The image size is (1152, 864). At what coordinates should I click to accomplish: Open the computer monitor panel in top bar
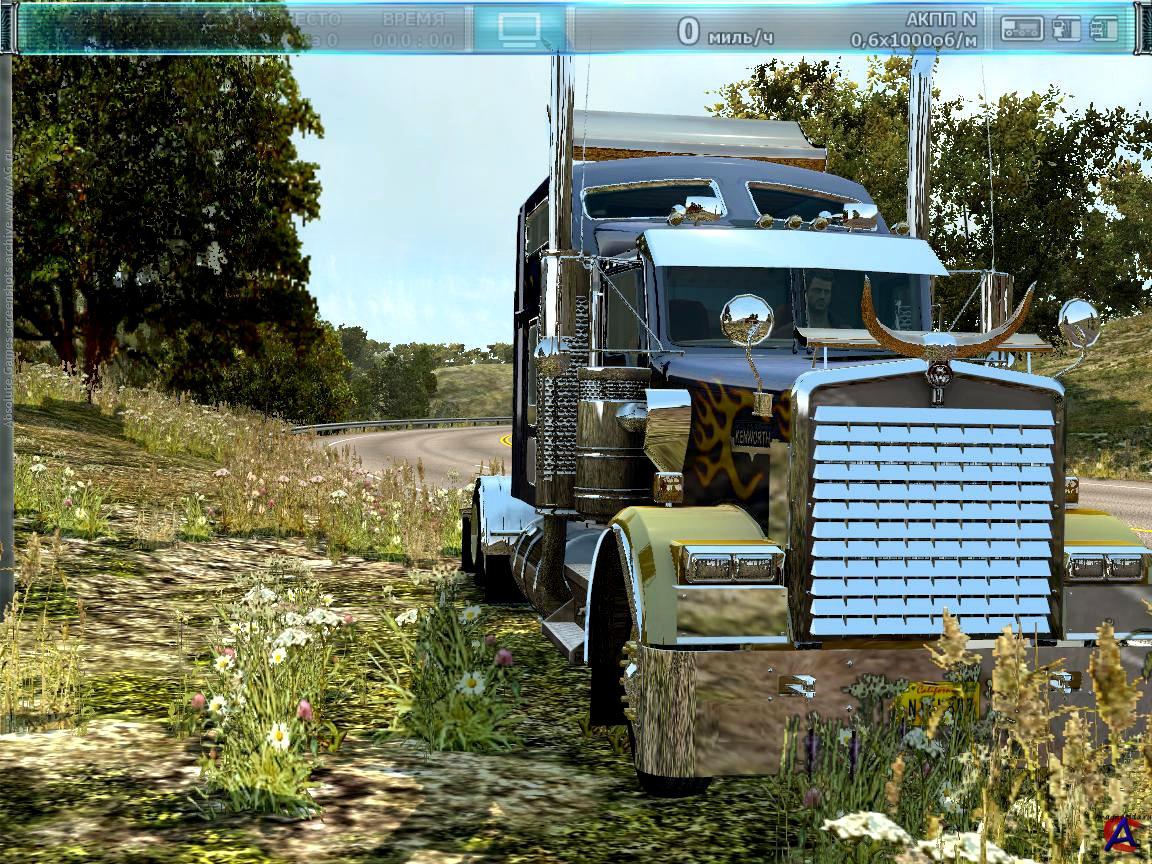coord(519,28)
